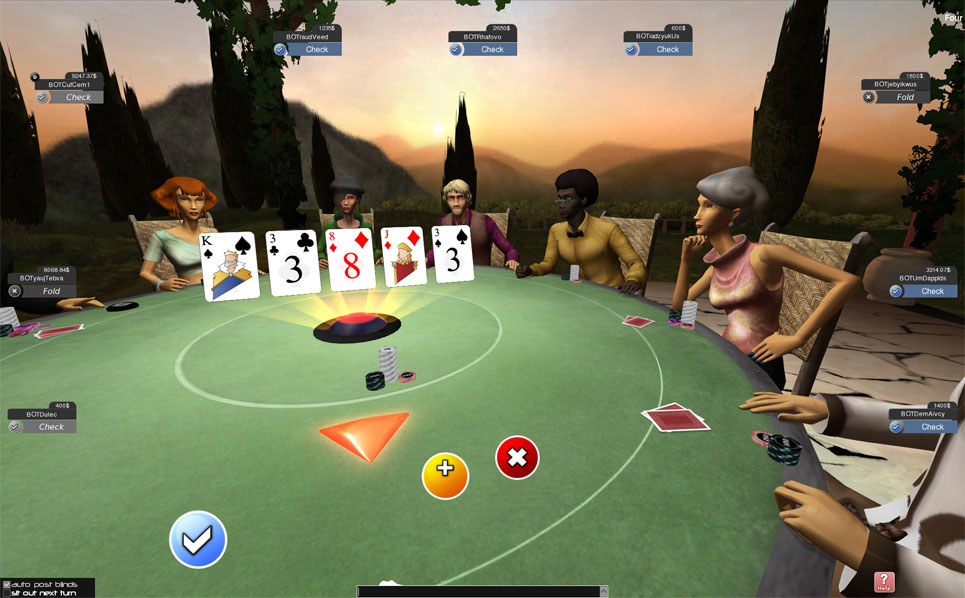Raise the bet with the yellow plus button

(445, 475)
